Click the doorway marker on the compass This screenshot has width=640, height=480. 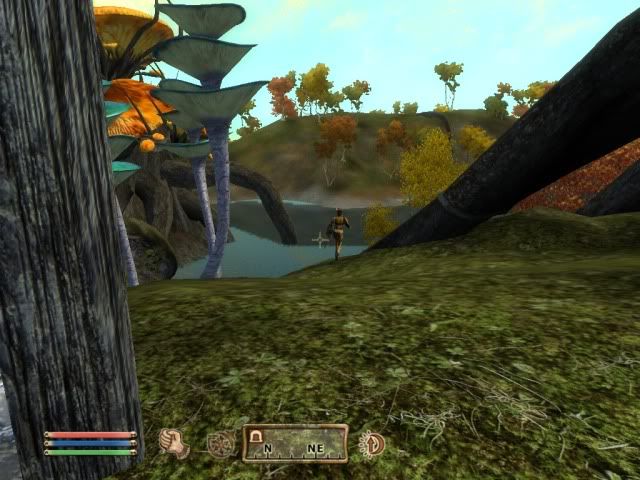(256, 436)
